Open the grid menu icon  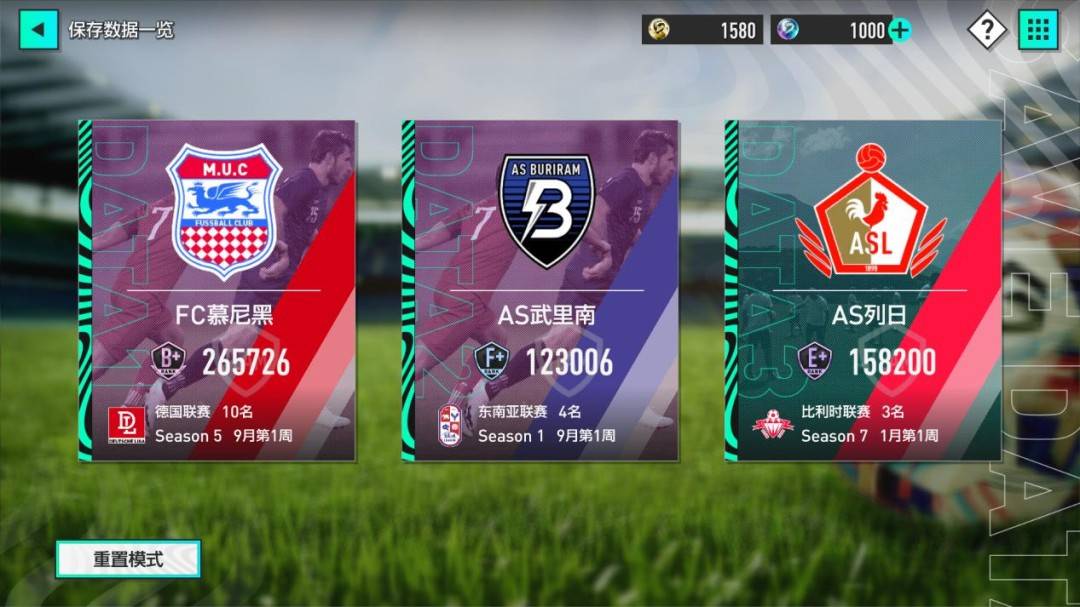(1038, 30)
